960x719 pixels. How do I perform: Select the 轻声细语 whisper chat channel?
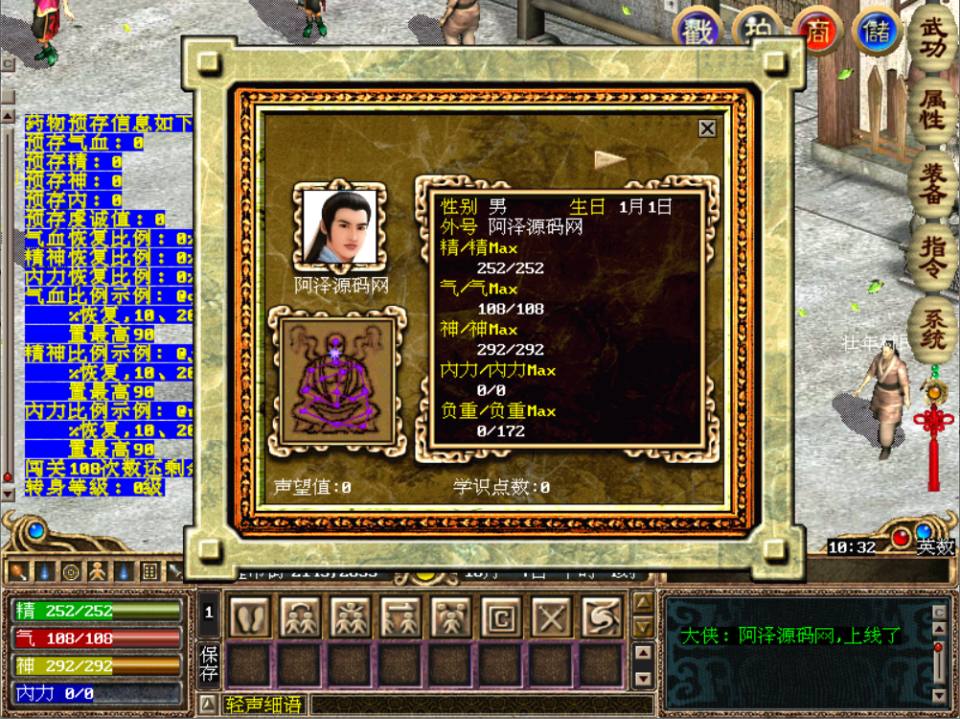pos(263,705)
